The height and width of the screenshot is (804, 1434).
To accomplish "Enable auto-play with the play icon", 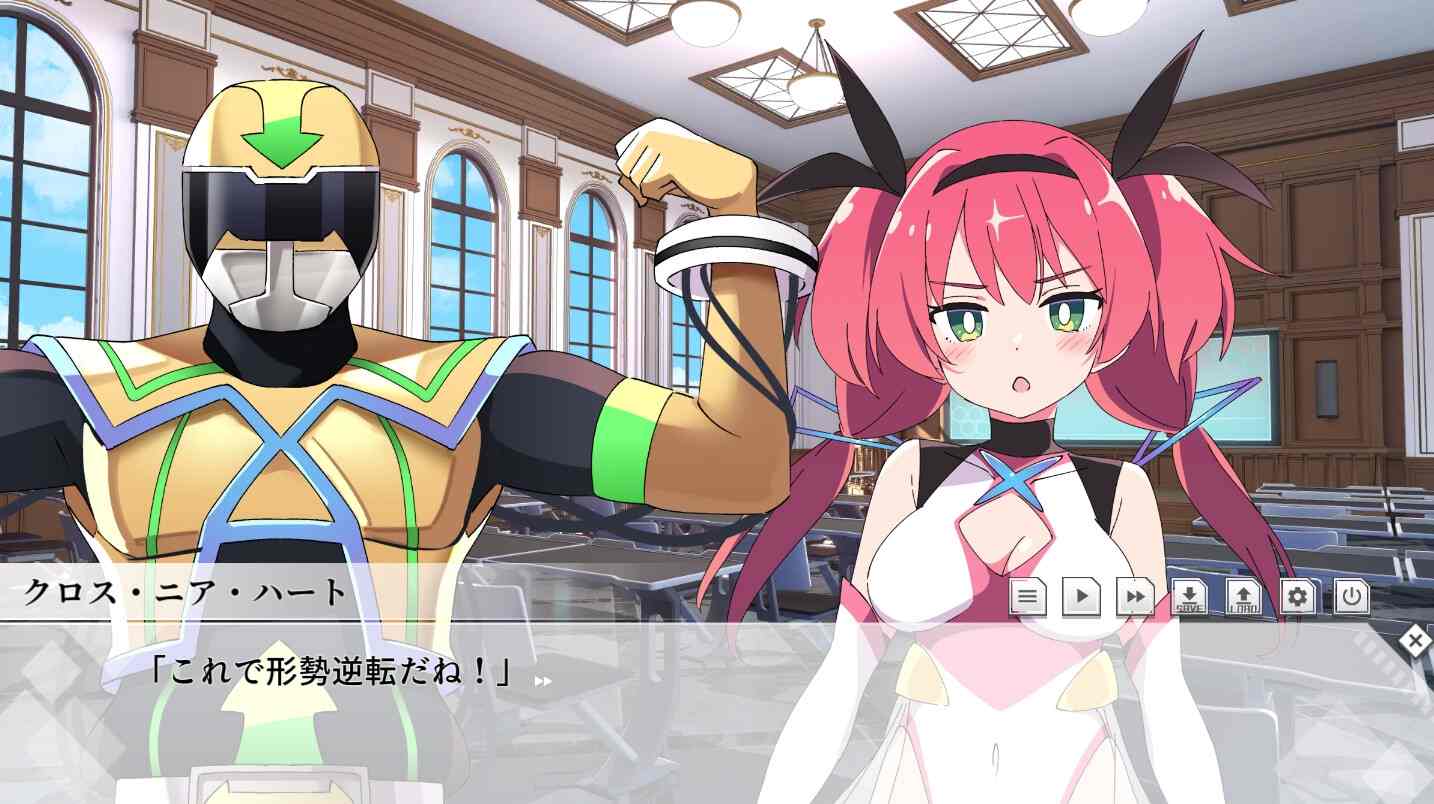I will (x=1082, y=596).
